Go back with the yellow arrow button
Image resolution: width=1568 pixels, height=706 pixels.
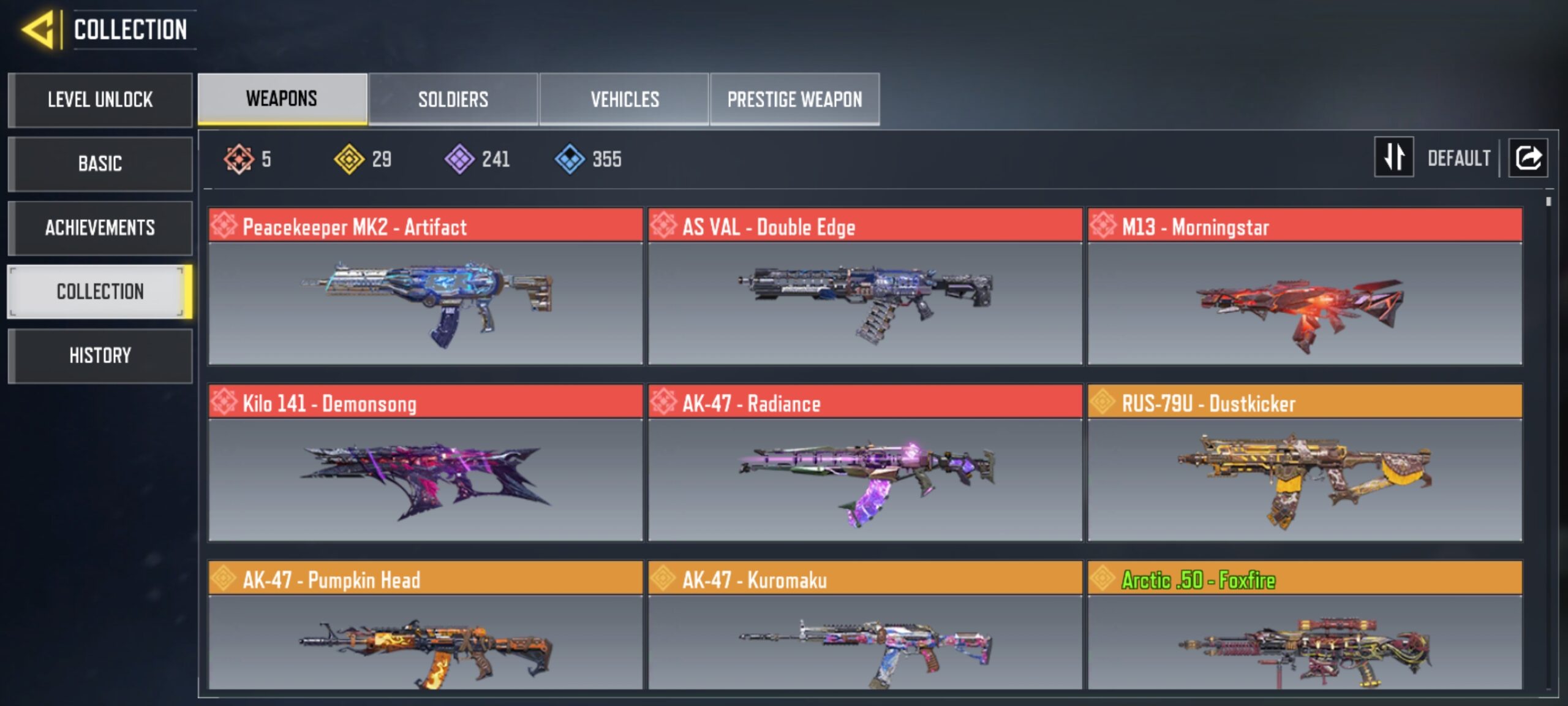tap(39, 29)
